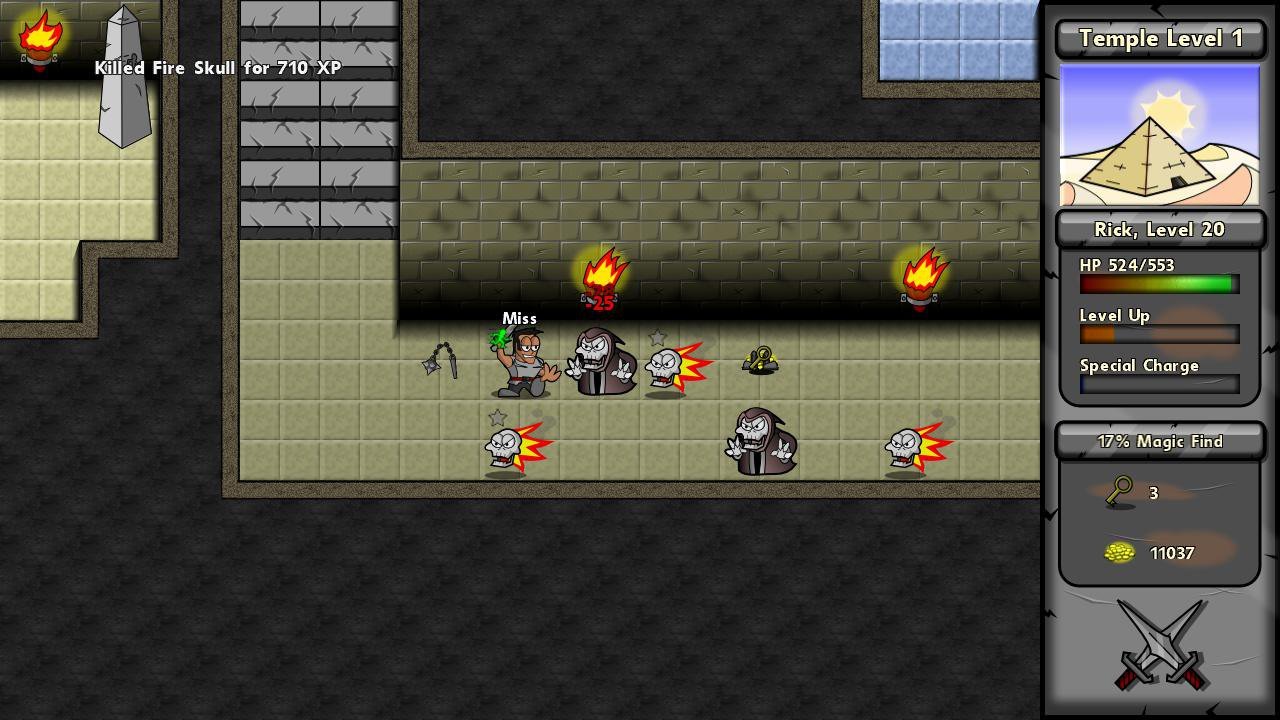Click the star above the attacking skull
1280x720 pixels.
click(x=657, y=337)
